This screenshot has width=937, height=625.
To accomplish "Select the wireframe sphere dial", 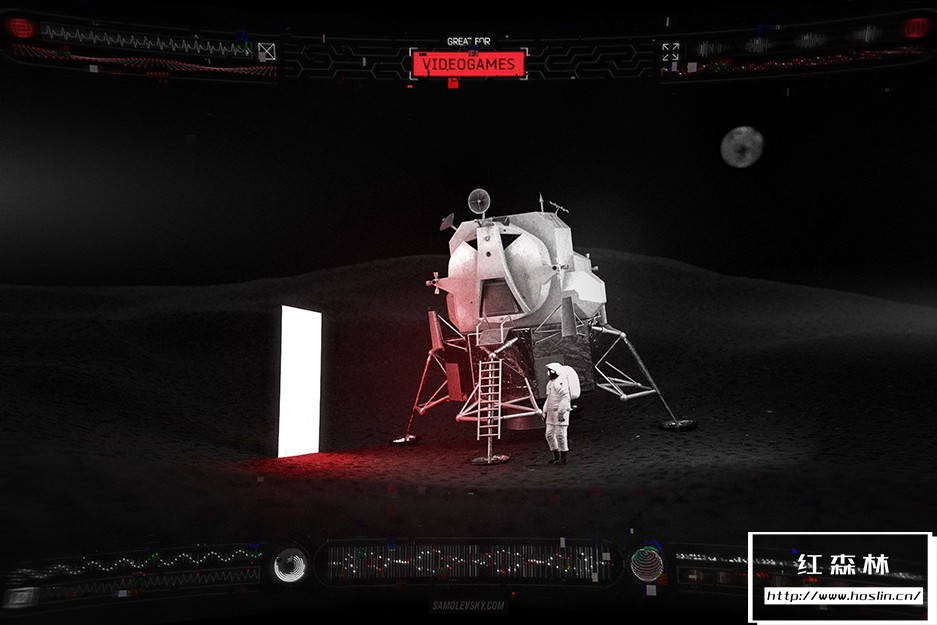I will point(646,565).
